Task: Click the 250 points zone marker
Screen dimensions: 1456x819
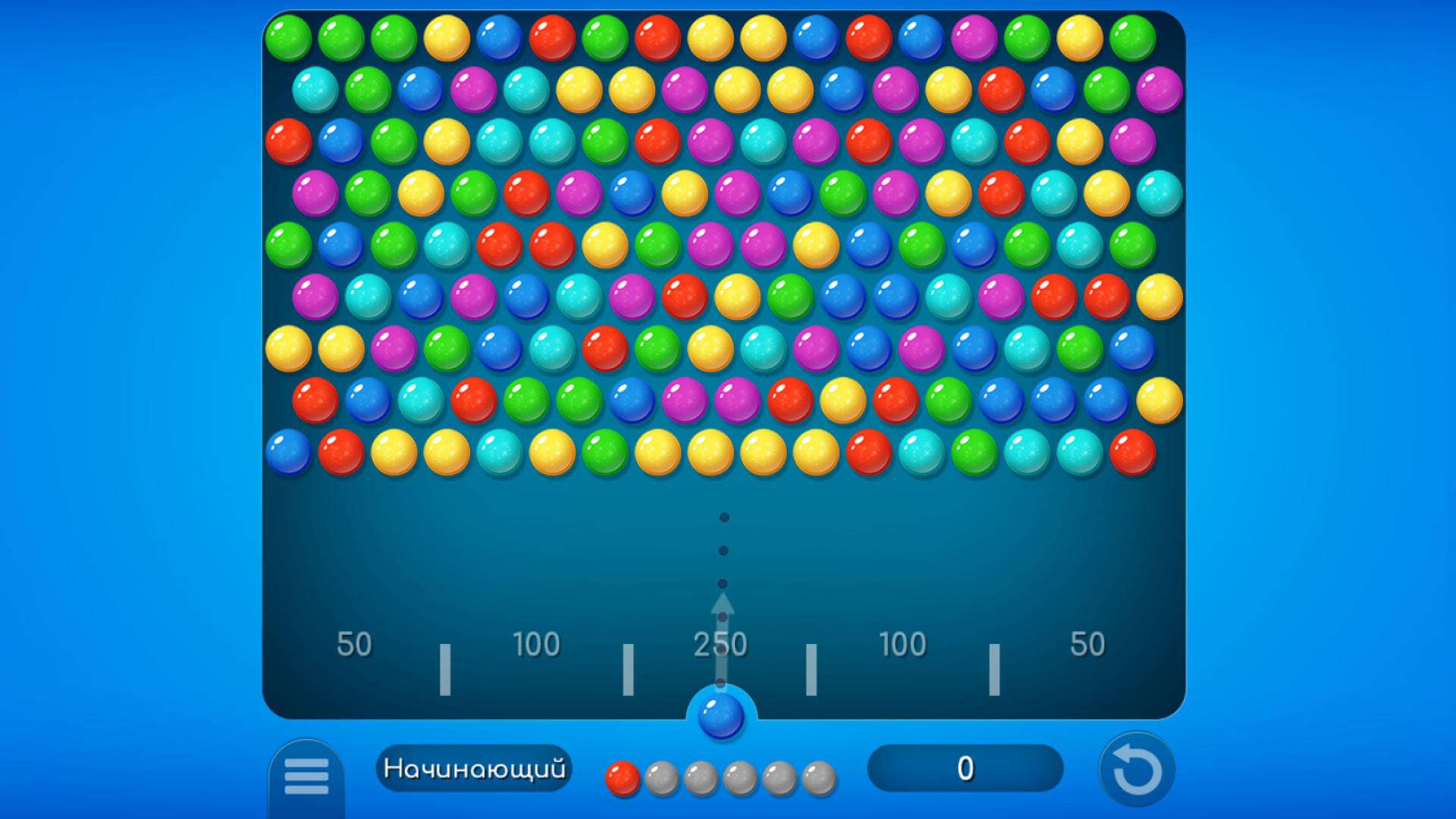Action: pos(722,643)
